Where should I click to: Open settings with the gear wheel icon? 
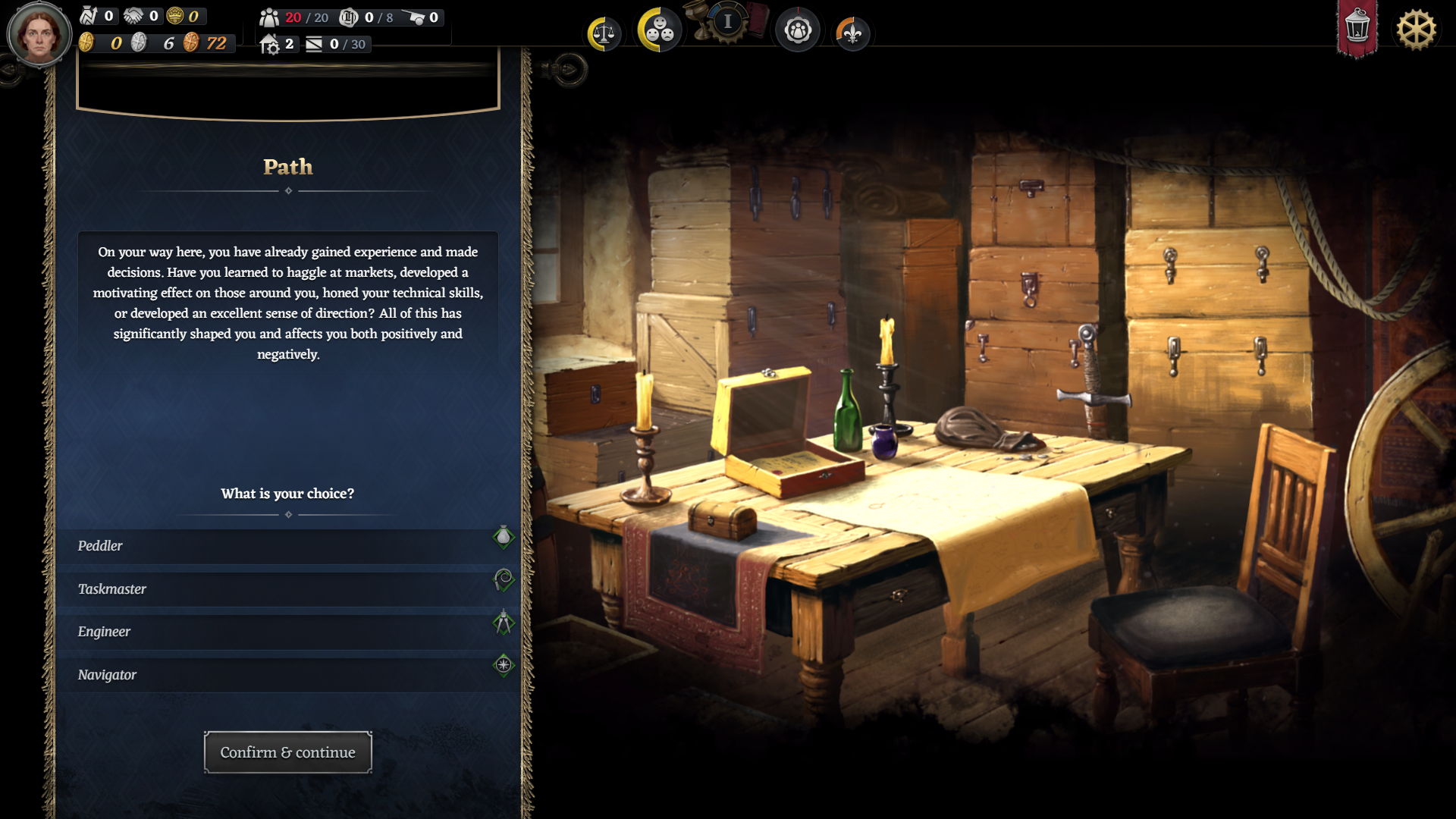[1416, 30]
